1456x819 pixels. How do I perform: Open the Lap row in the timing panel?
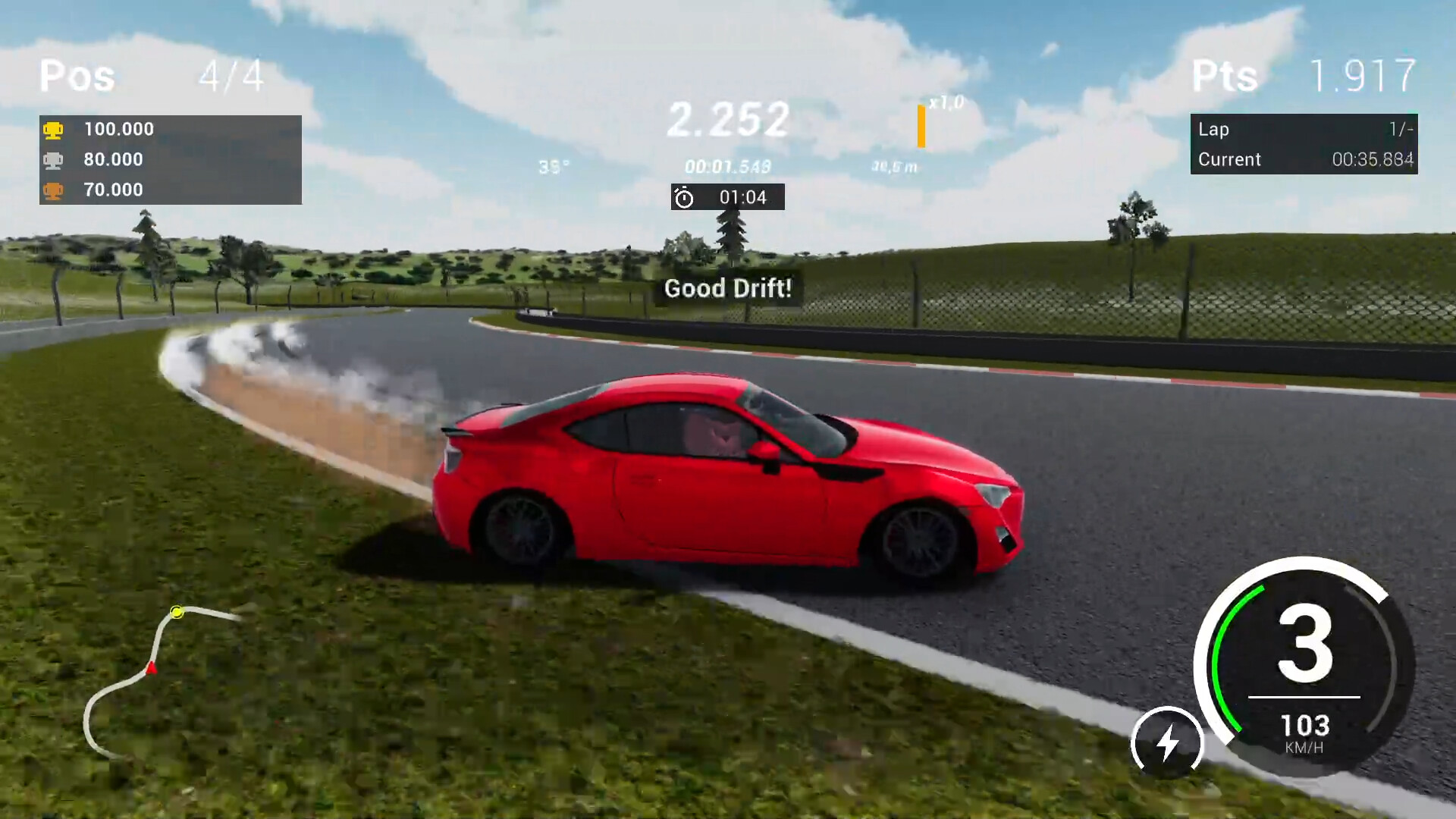tap(1304, 129)
